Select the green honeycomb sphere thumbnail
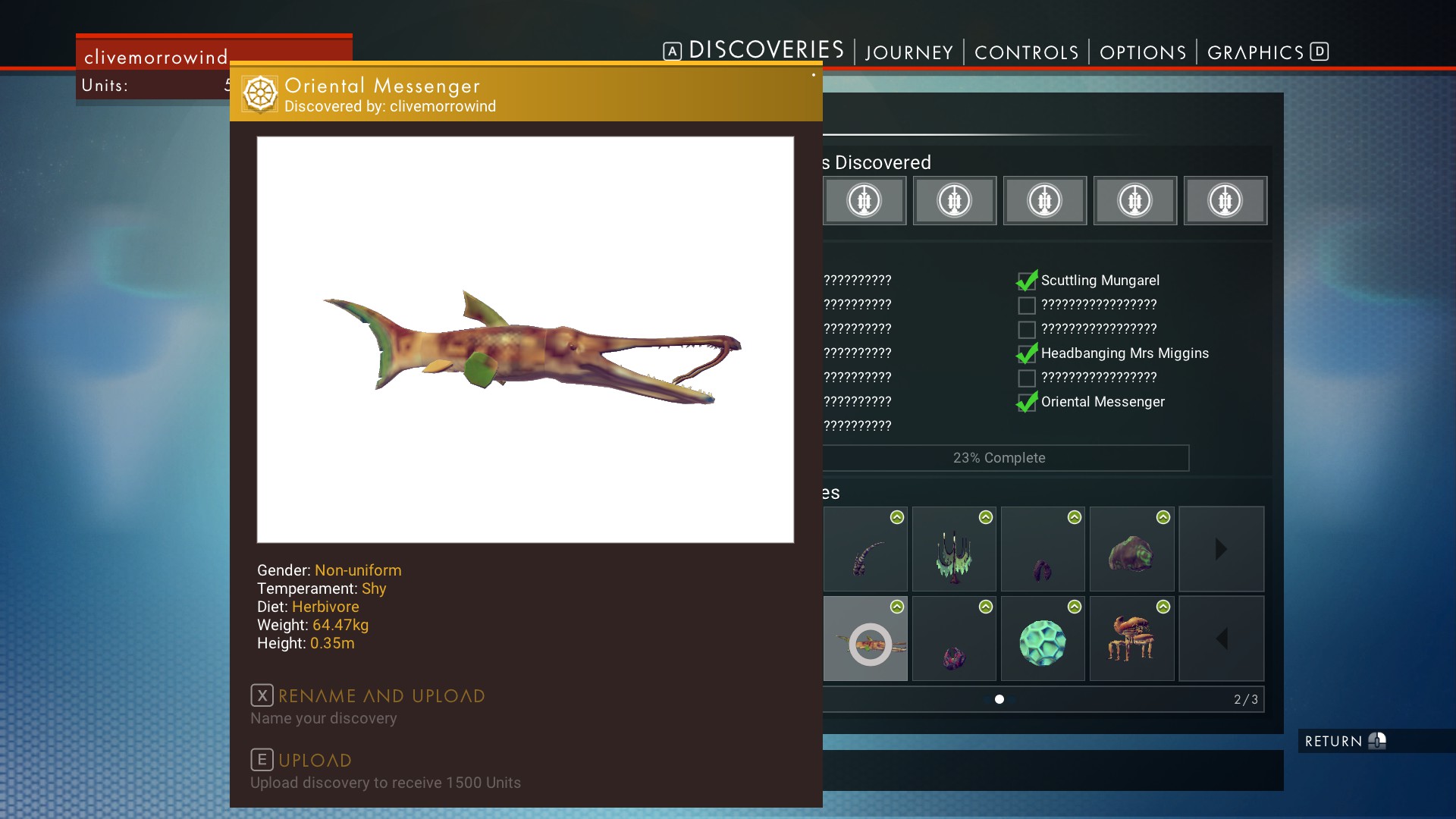Viewport: 1456px width, 819px height. click(1043, 642)
